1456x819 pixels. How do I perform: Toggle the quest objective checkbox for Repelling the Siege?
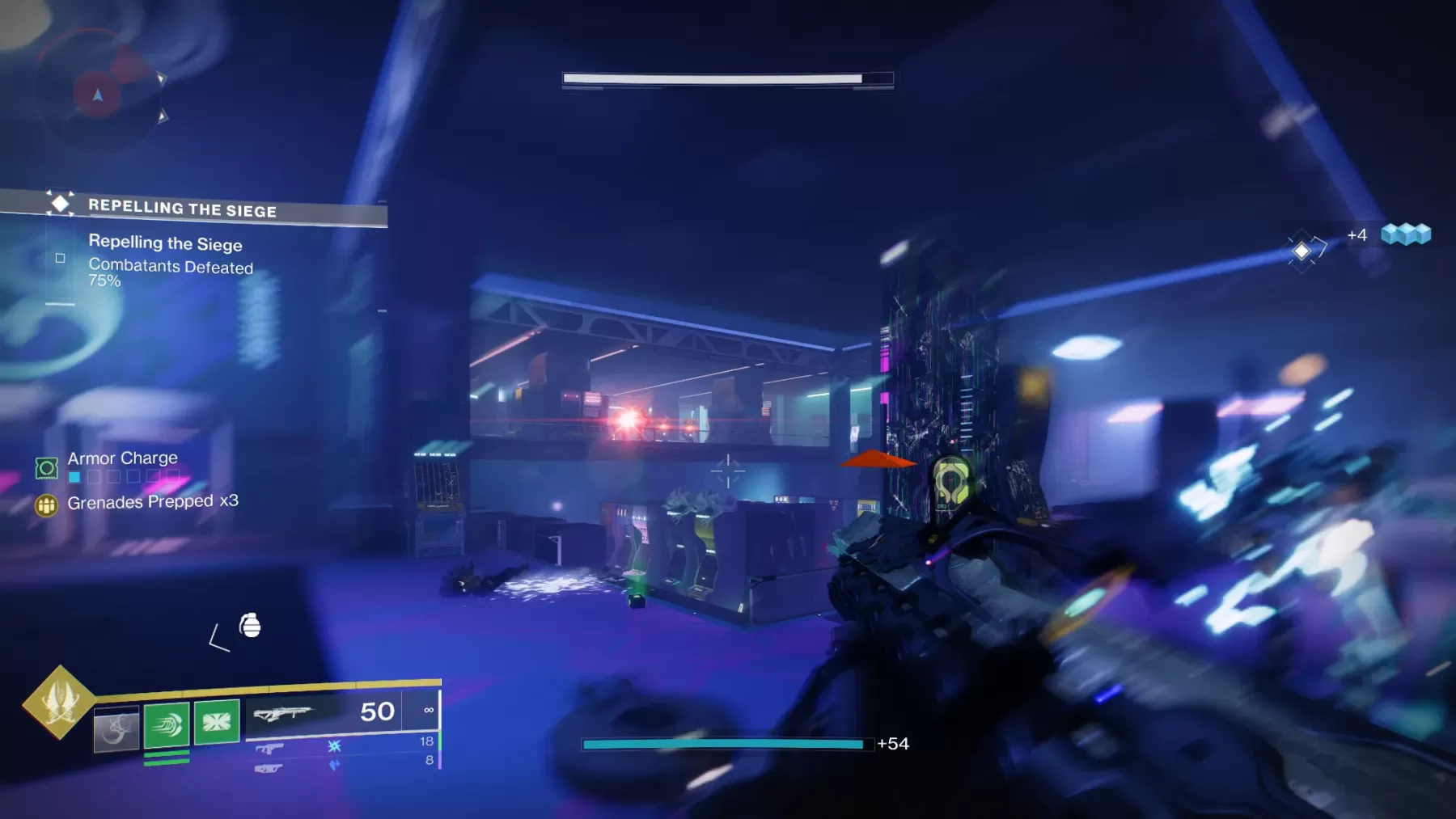tap(60, 257)
